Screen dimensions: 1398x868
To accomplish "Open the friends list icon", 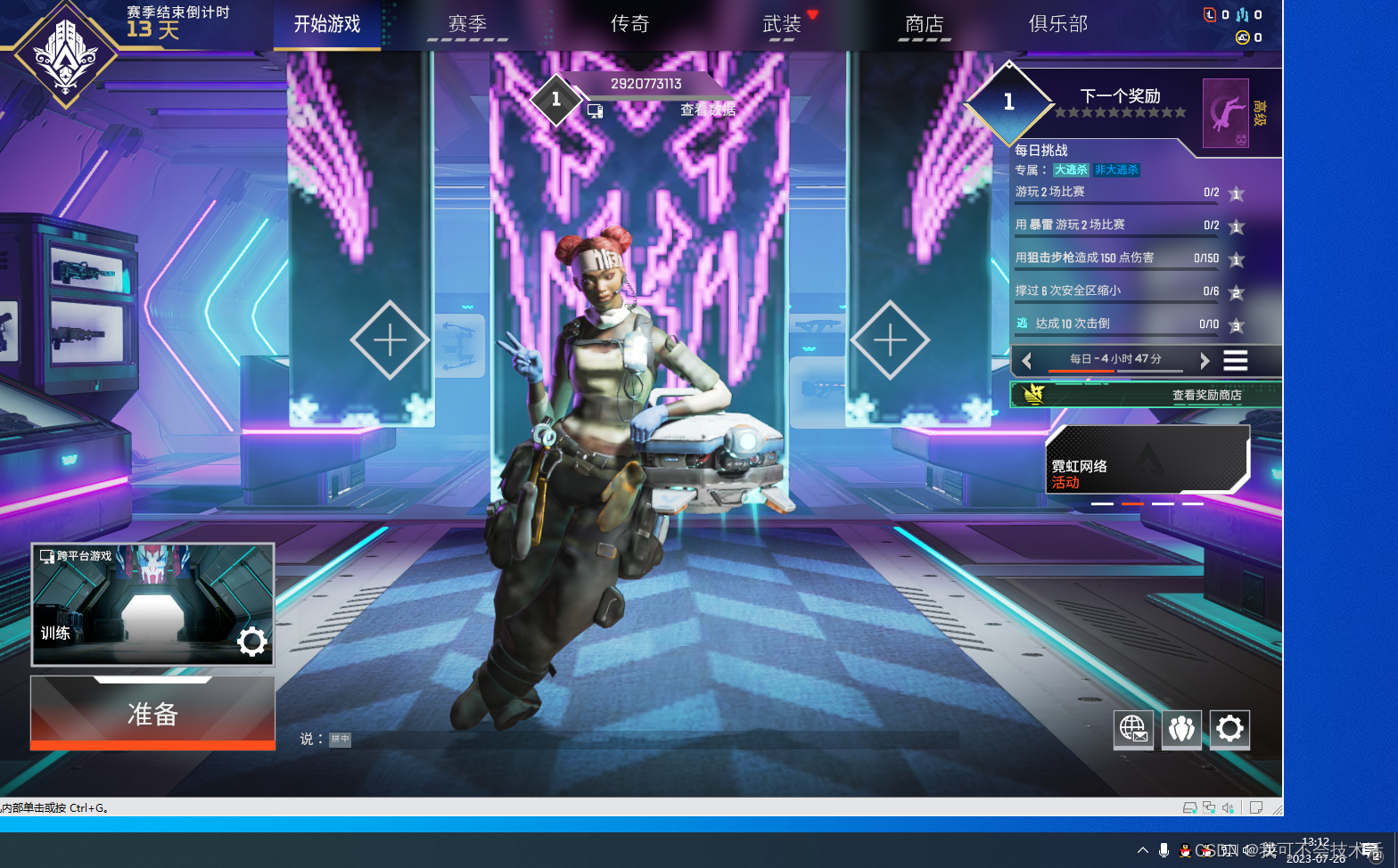I will (1181, 729).
